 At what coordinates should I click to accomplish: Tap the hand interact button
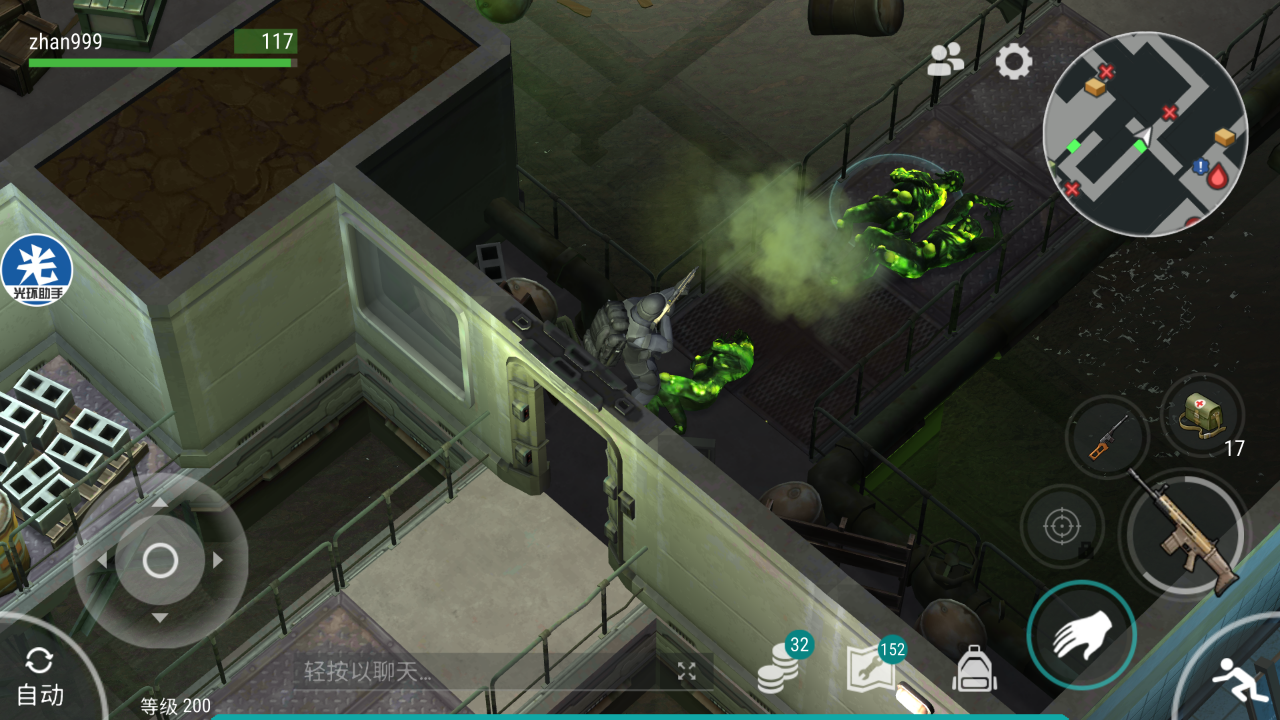click(x=1081, y=634)
